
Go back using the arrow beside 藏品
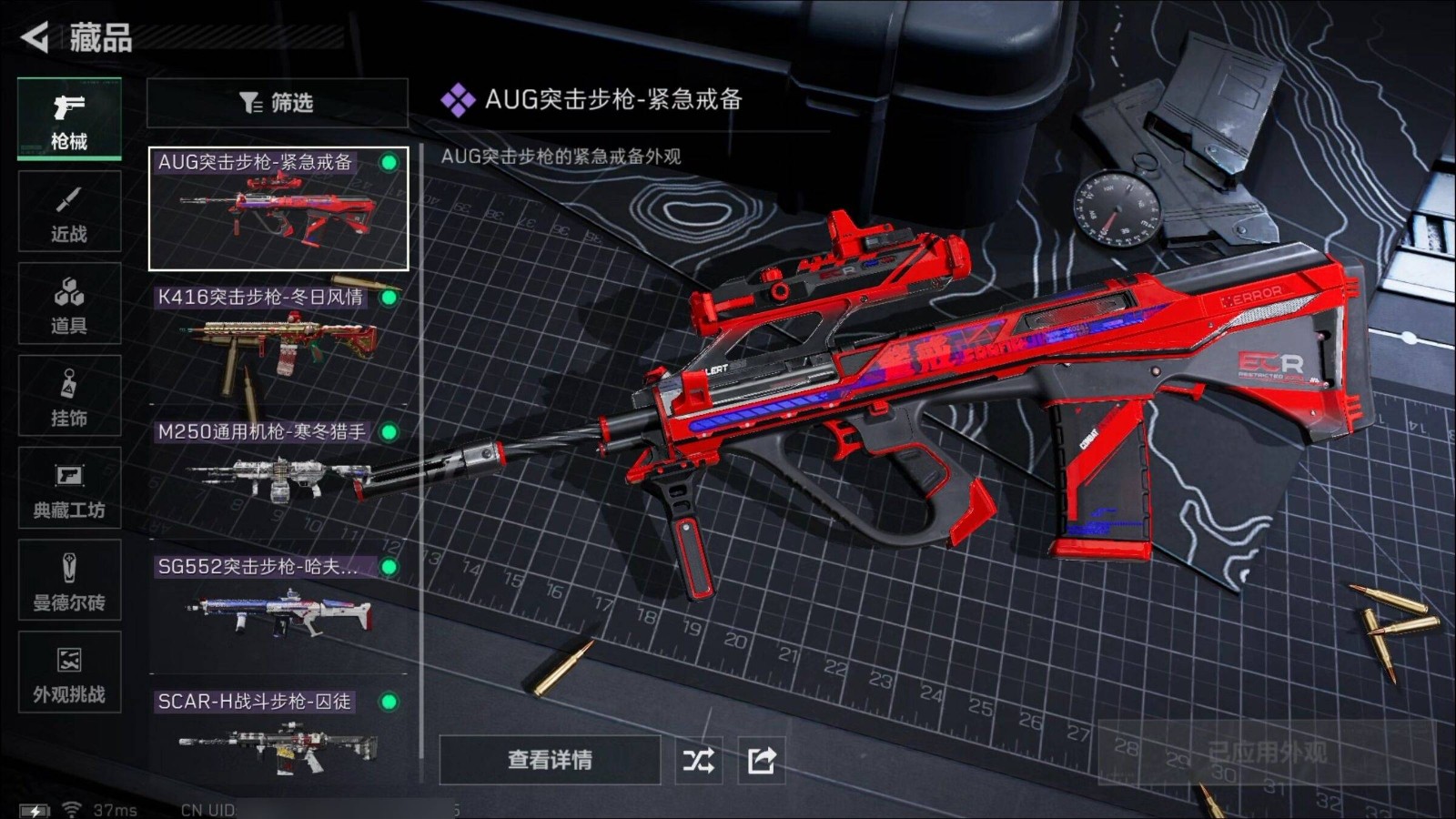[35, 37]
